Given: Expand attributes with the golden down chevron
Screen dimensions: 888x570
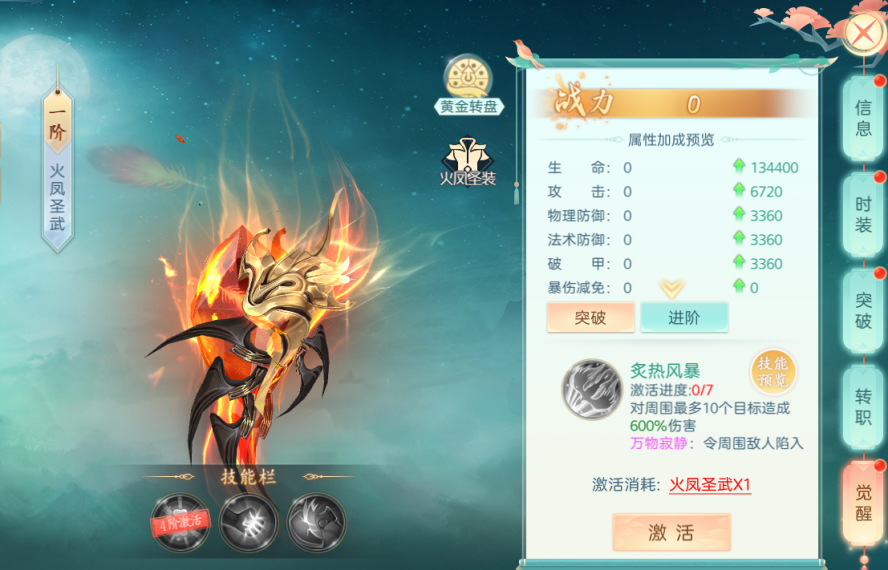Looking at the screenshot, I should point(672,289).
